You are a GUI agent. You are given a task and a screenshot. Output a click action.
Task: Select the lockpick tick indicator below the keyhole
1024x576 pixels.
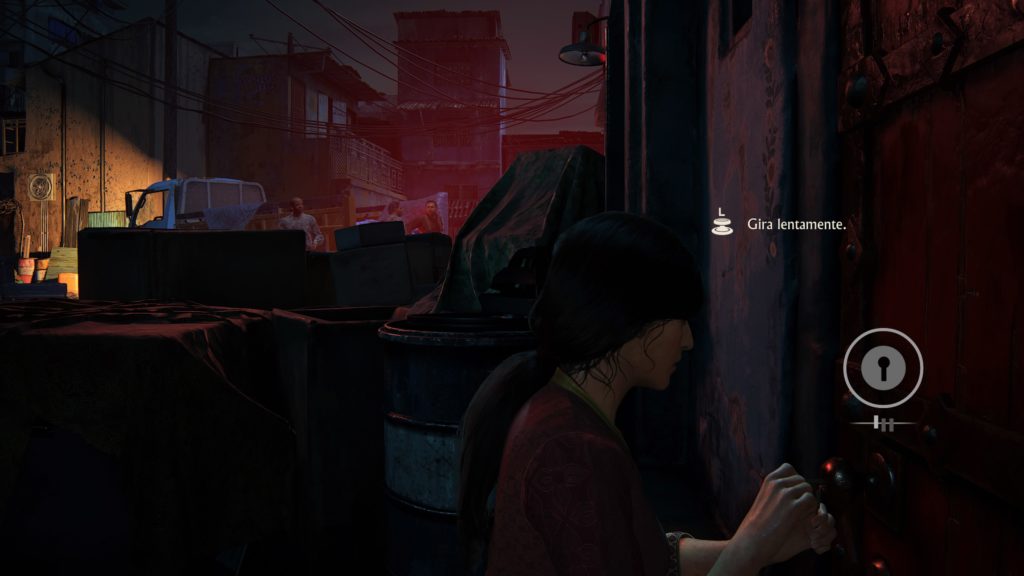point(882,424)
